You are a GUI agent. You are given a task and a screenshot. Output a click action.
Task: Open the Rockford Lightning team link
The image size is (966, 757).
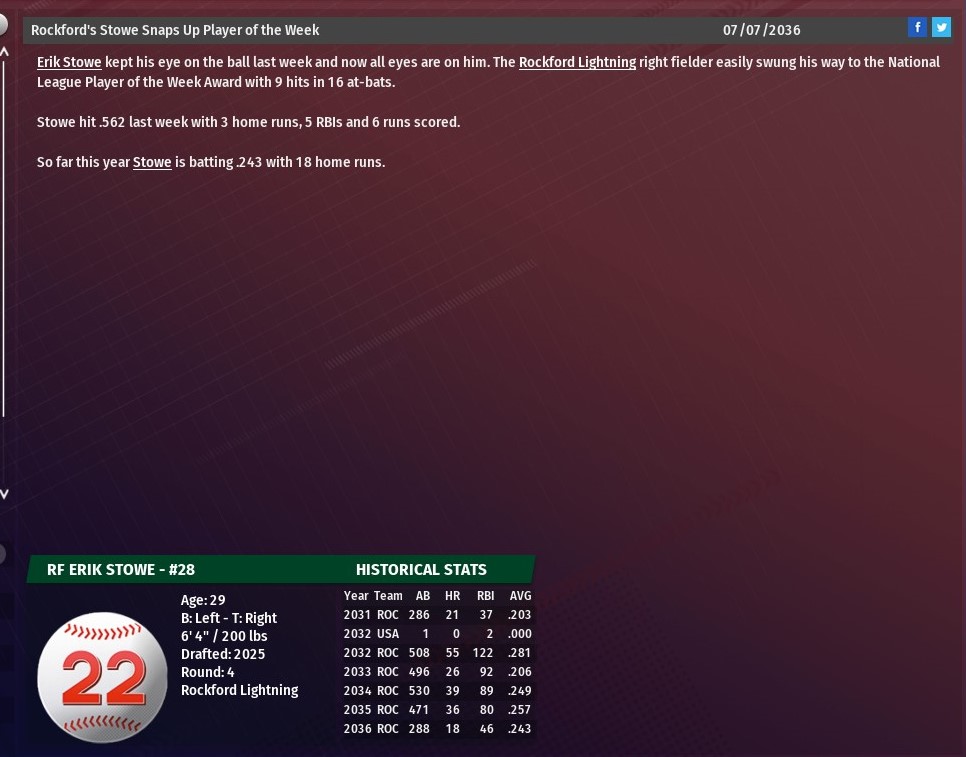coord(577,62)
